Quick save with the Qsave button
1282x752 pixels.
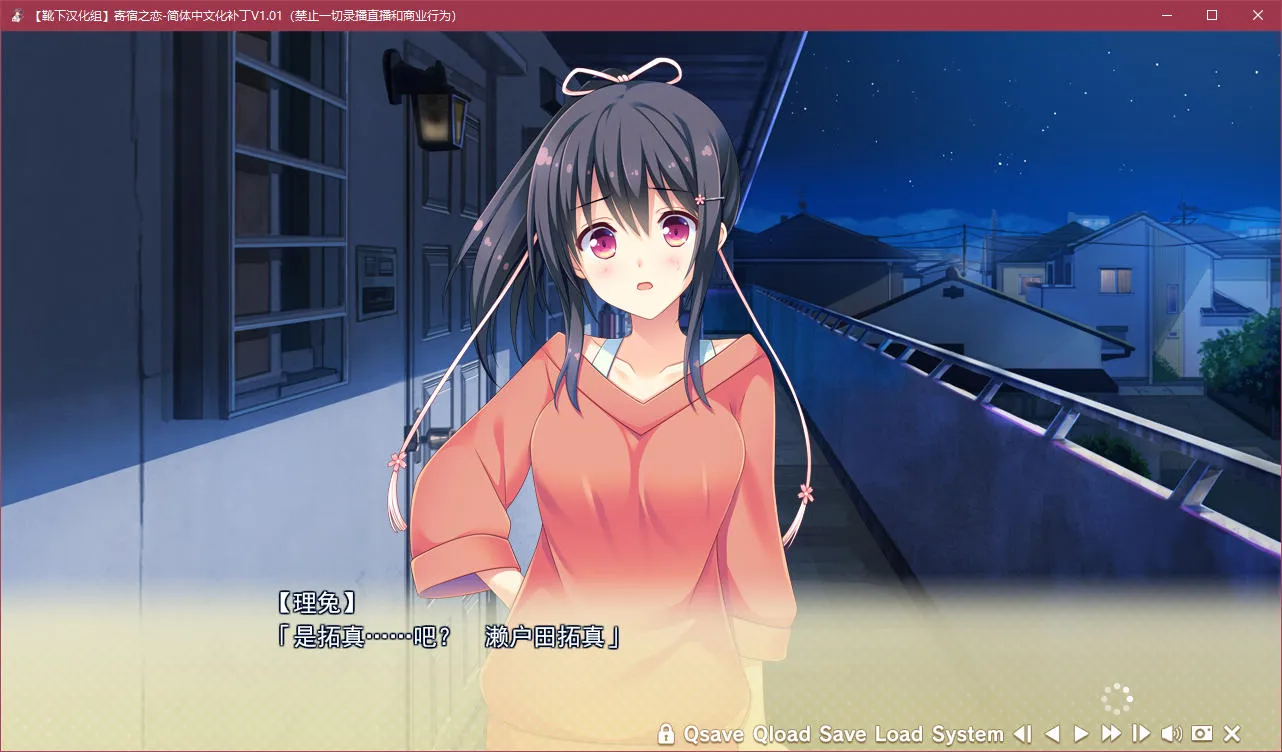[x=713, y=734]
